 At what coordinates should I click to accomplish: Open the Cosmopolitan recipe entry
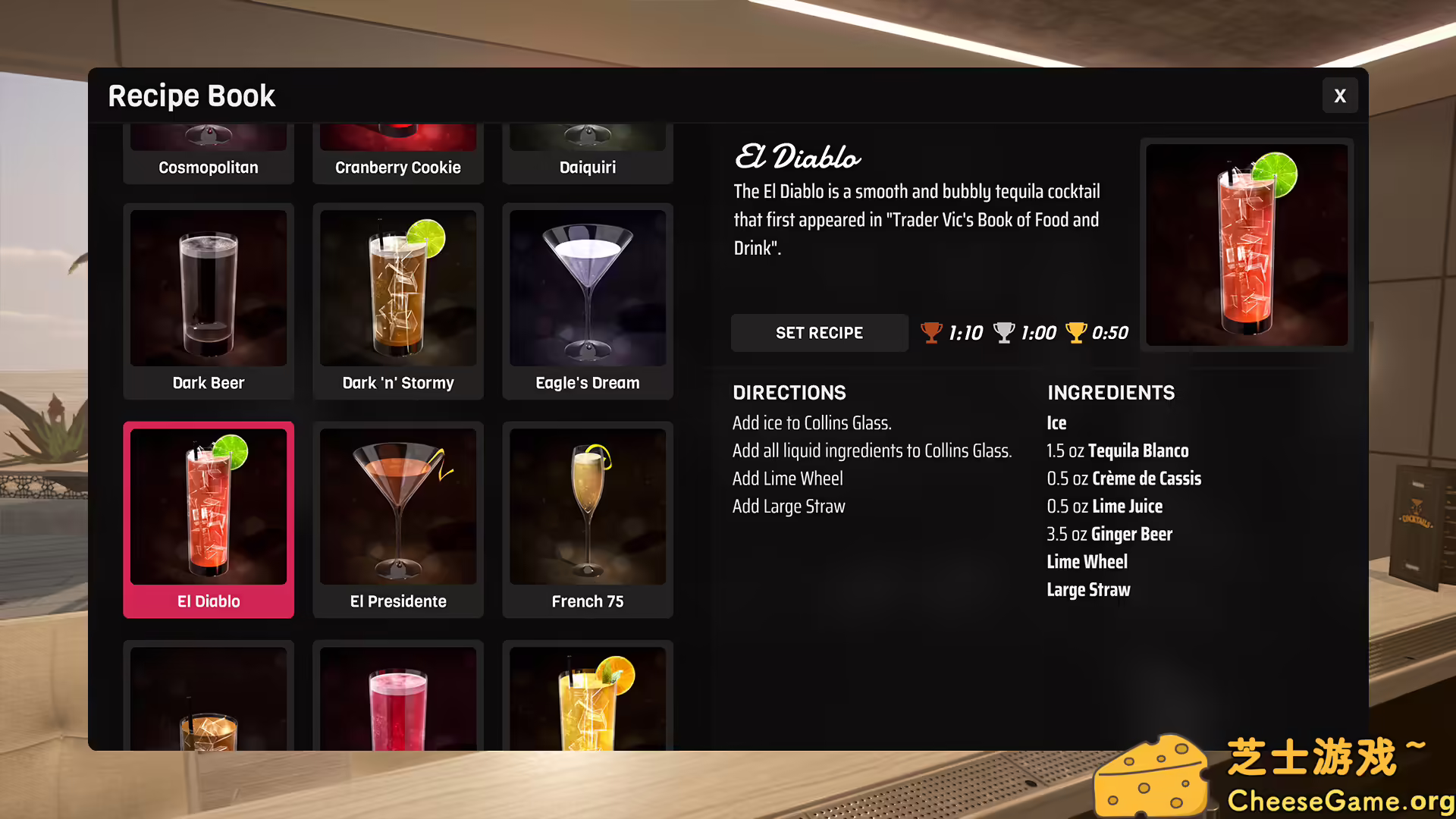click(208, 152)
